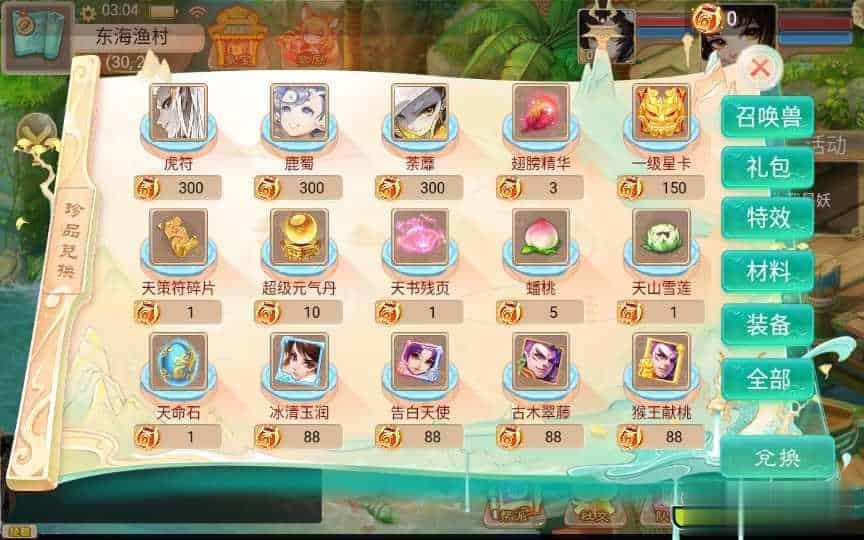Pick the 翅膀精华 item

coord(541,111)
